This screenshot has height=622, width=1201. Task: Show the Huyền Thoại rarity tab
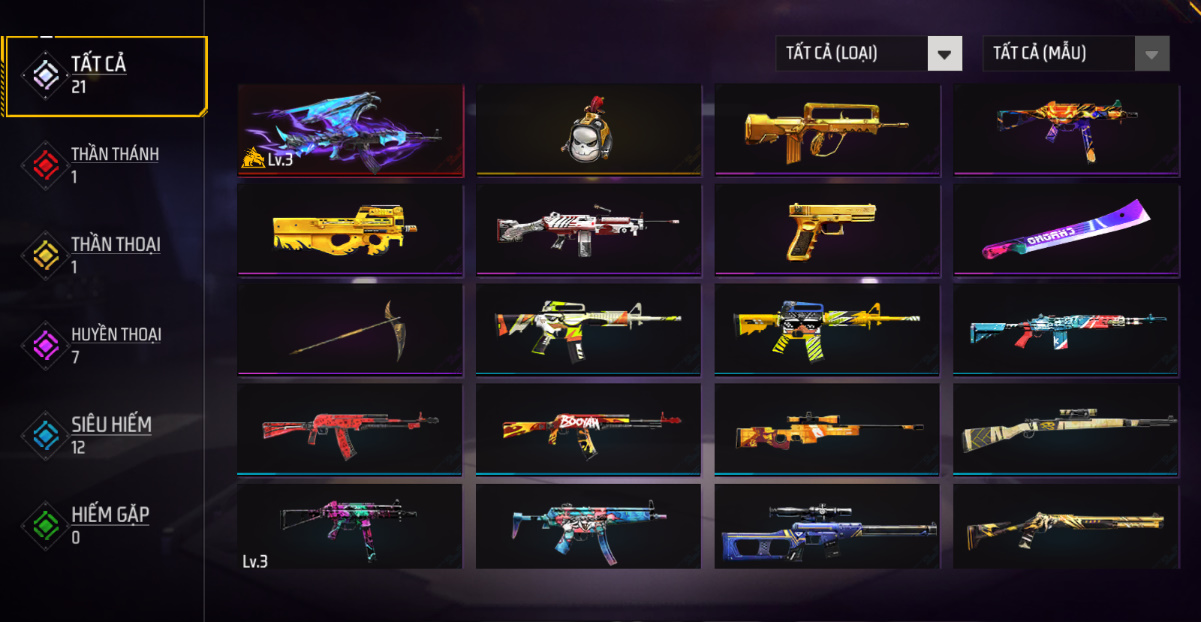[104, 345]
